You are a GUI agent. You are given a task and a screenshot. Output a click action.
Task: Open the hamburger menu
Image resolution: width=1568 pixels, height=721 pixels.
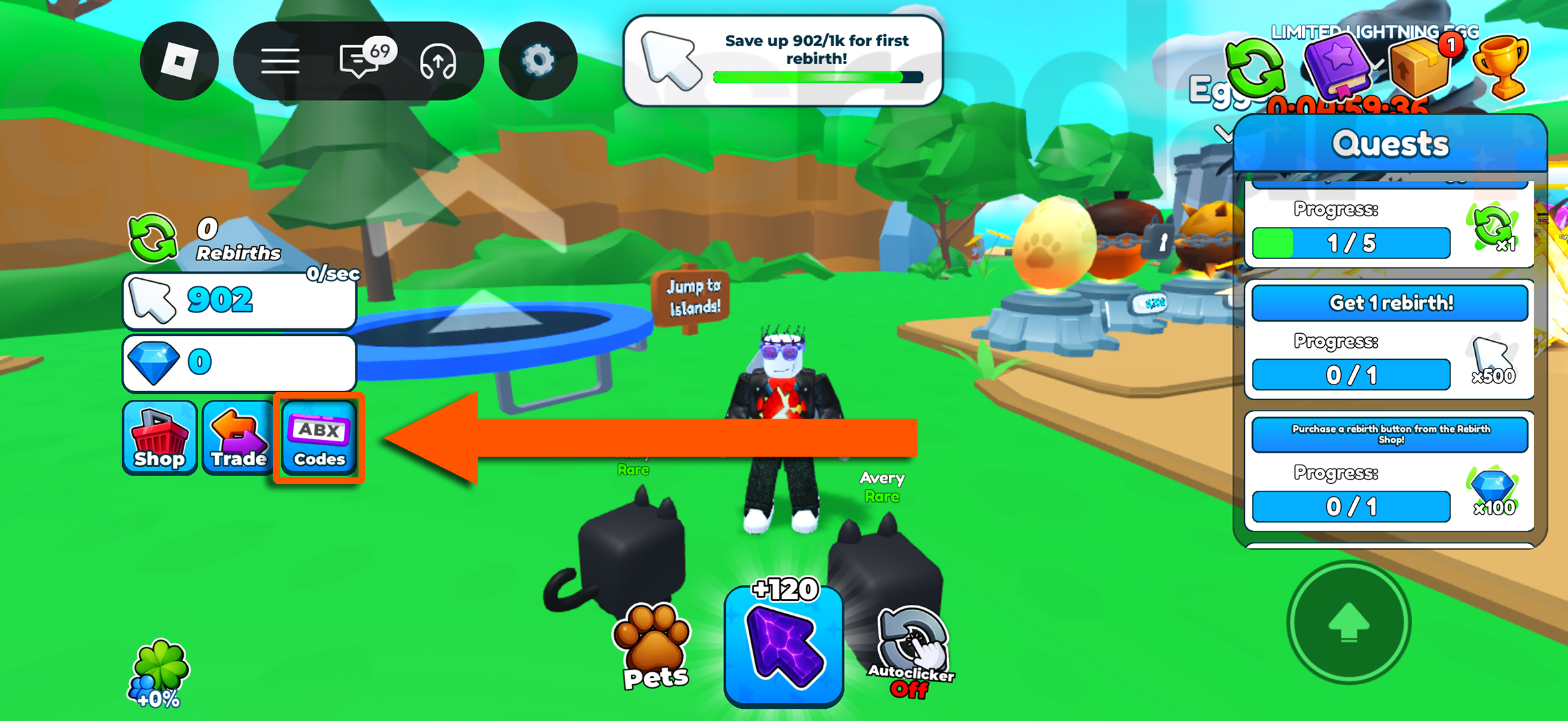click(280, 60)
